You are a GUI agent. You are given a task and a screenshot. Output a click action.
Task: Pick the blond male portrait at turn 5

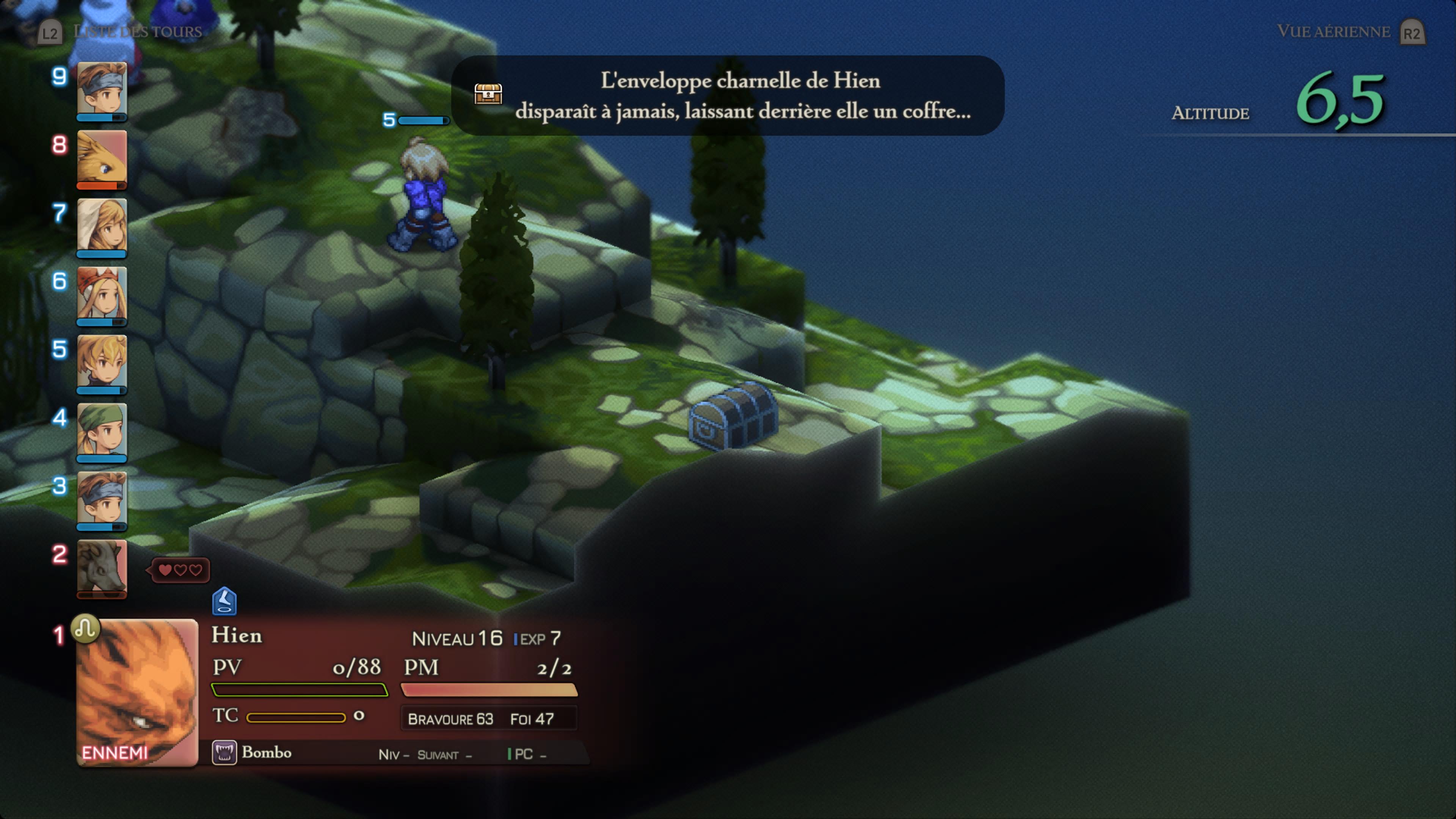pyautogui.click(x=102, y=362)
